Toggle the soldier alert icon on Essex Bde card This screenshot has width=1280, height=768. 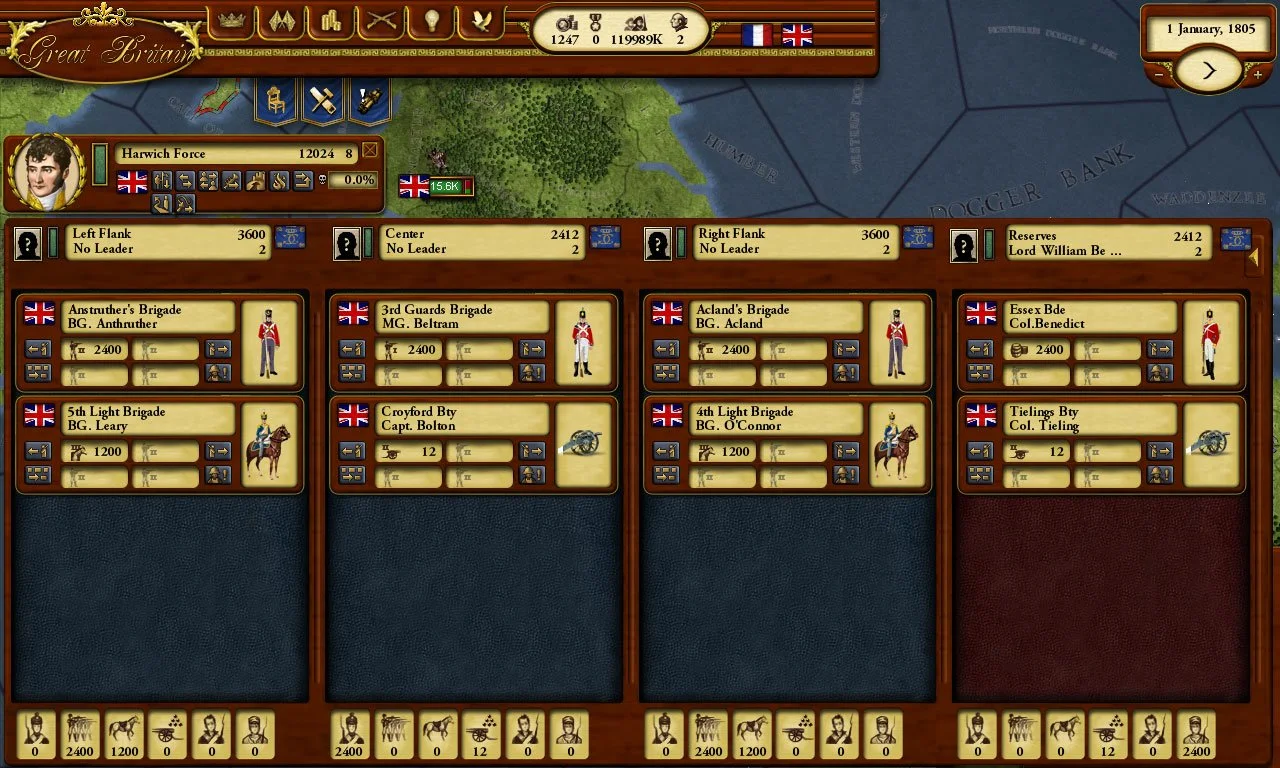1159,373
